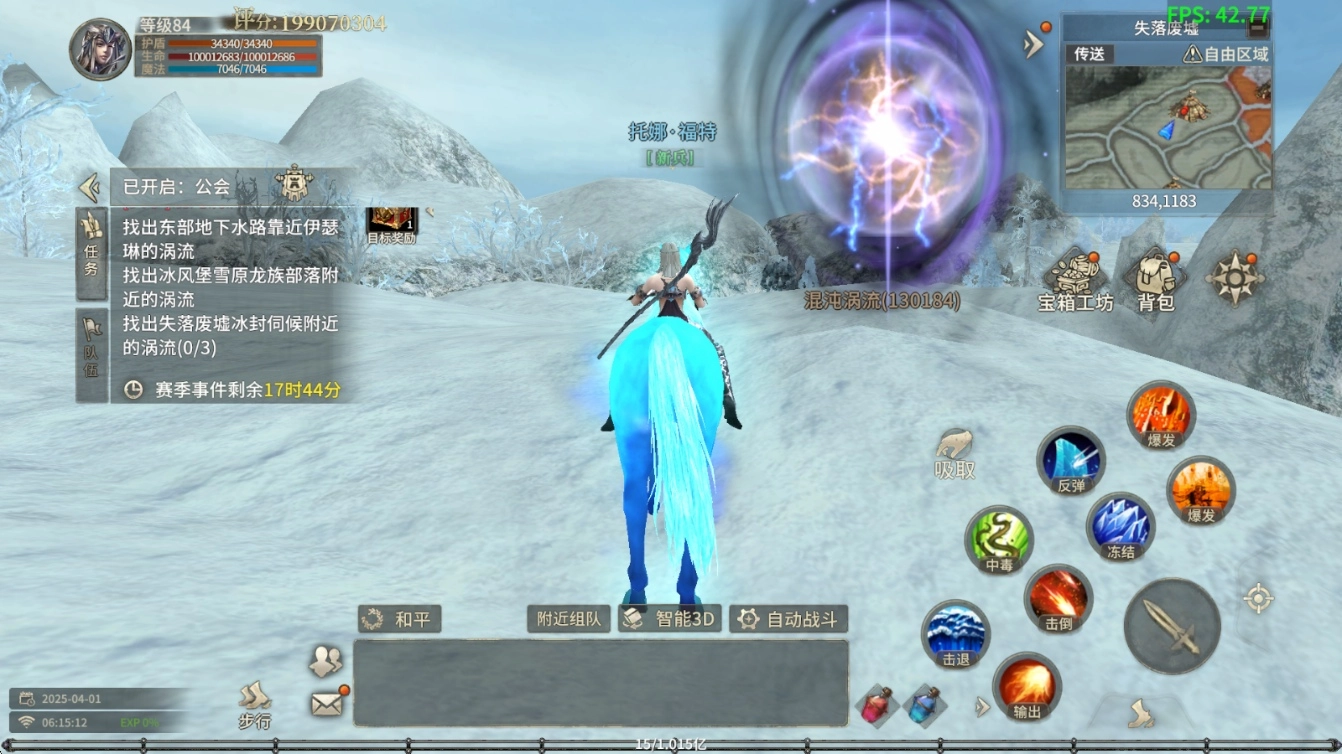This screenshot has height=754, width=1342.
Task: Open the character portrait panel
Action: pyautogui.click(x=100, y=49)
